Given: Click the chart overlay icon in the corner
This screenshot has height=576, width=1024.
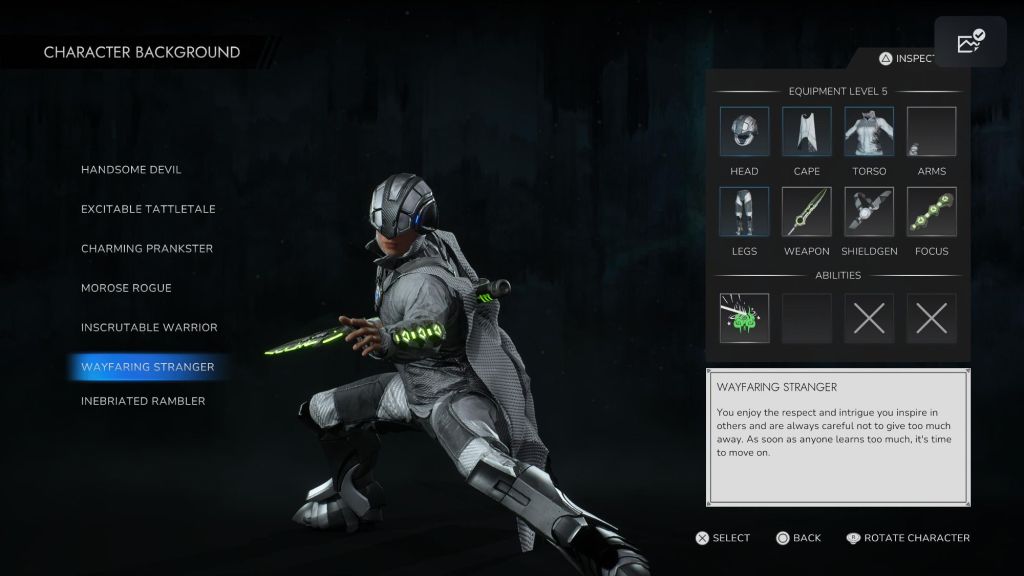Looking at the screenshot, I should coord(970,42).
